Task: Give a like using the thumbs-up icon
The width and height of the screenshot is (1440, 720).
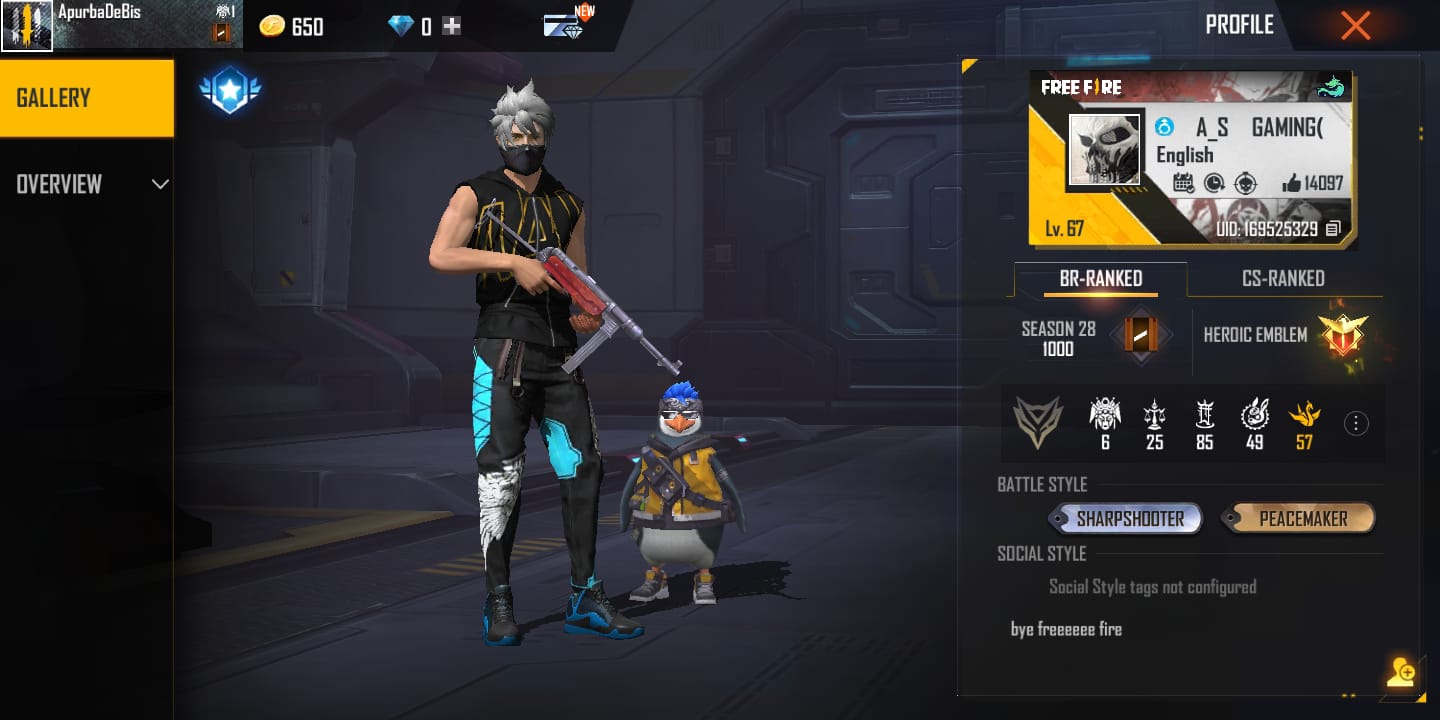Action: point(1291,183)
